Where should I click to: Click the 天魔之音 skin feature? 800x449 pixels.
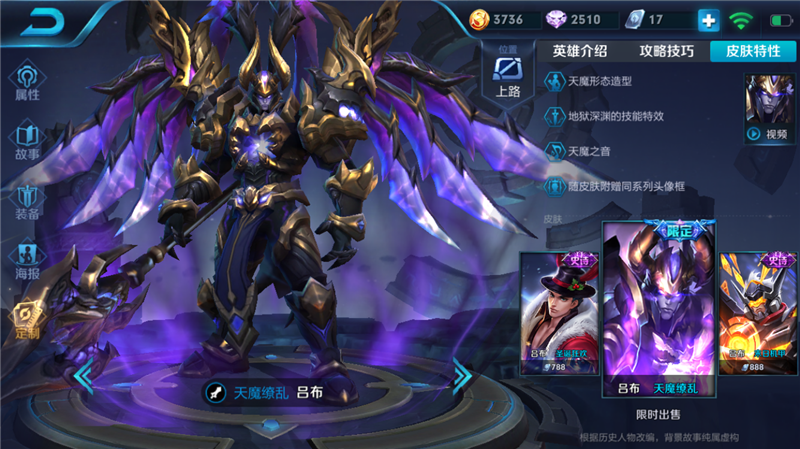click(590, 150)
